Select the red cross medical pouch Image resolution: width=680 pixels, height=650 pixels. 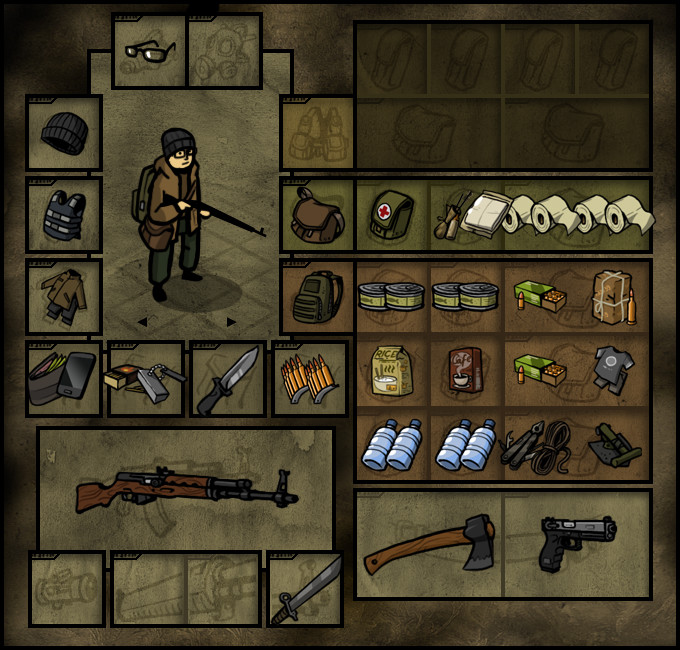(392, 215)
